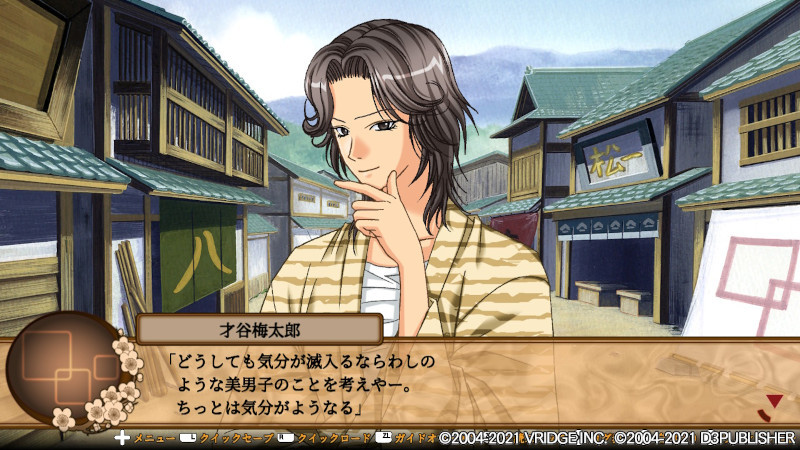Click the dialogue text box to continue
800x450 pixels.
point(450,384)
